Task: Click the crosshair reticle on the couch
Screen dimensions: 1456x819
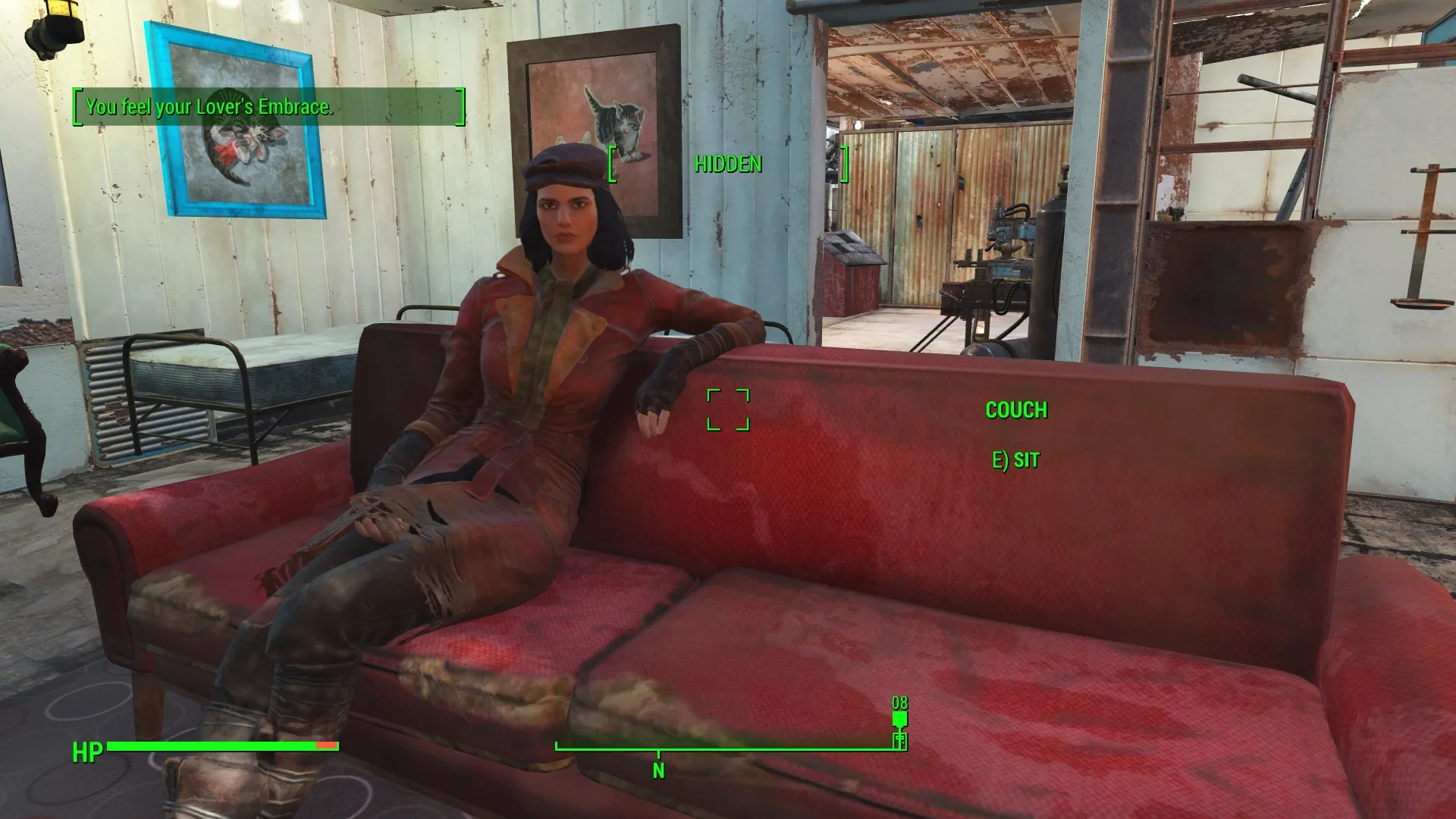Action: (x=729, y=409)
